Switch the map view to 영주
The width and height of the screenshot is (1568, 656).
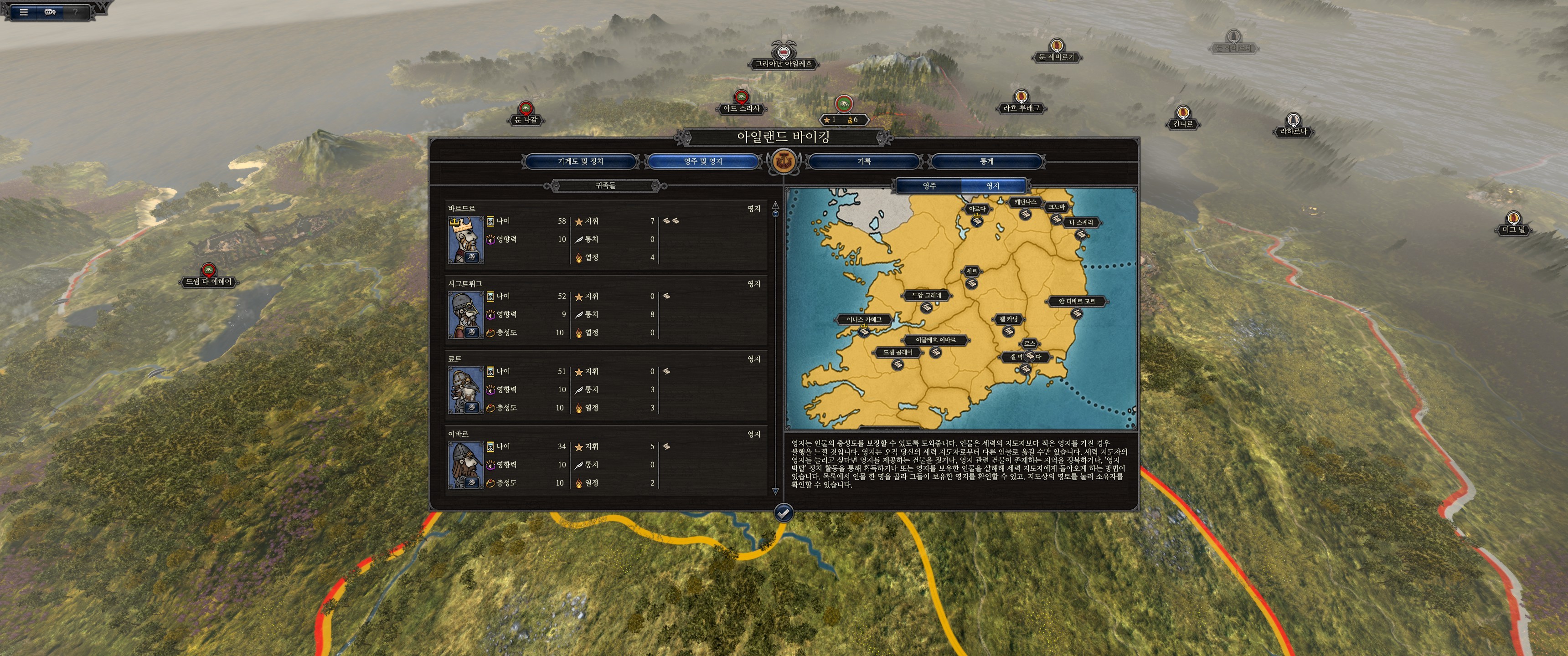pyautogui.click(x=929, y=185)
